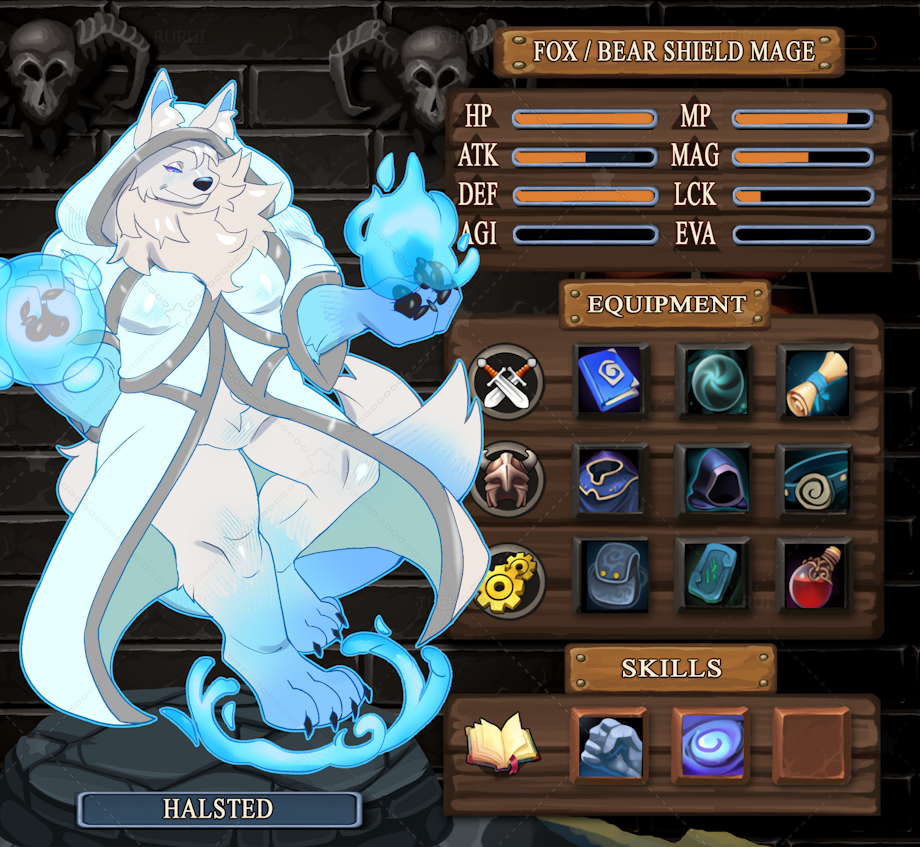Choose the spiral belt armor slot
920x847 pixels.
[814, 479]
